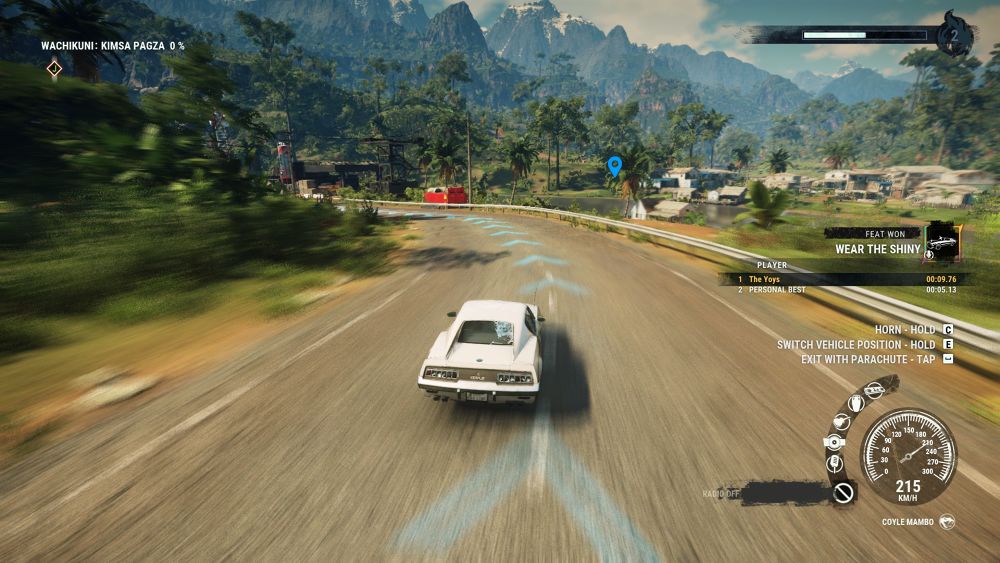Select the Personal Best leaderboard row
The width and height of the screenshot is (1000, 563).
[840, 290]
